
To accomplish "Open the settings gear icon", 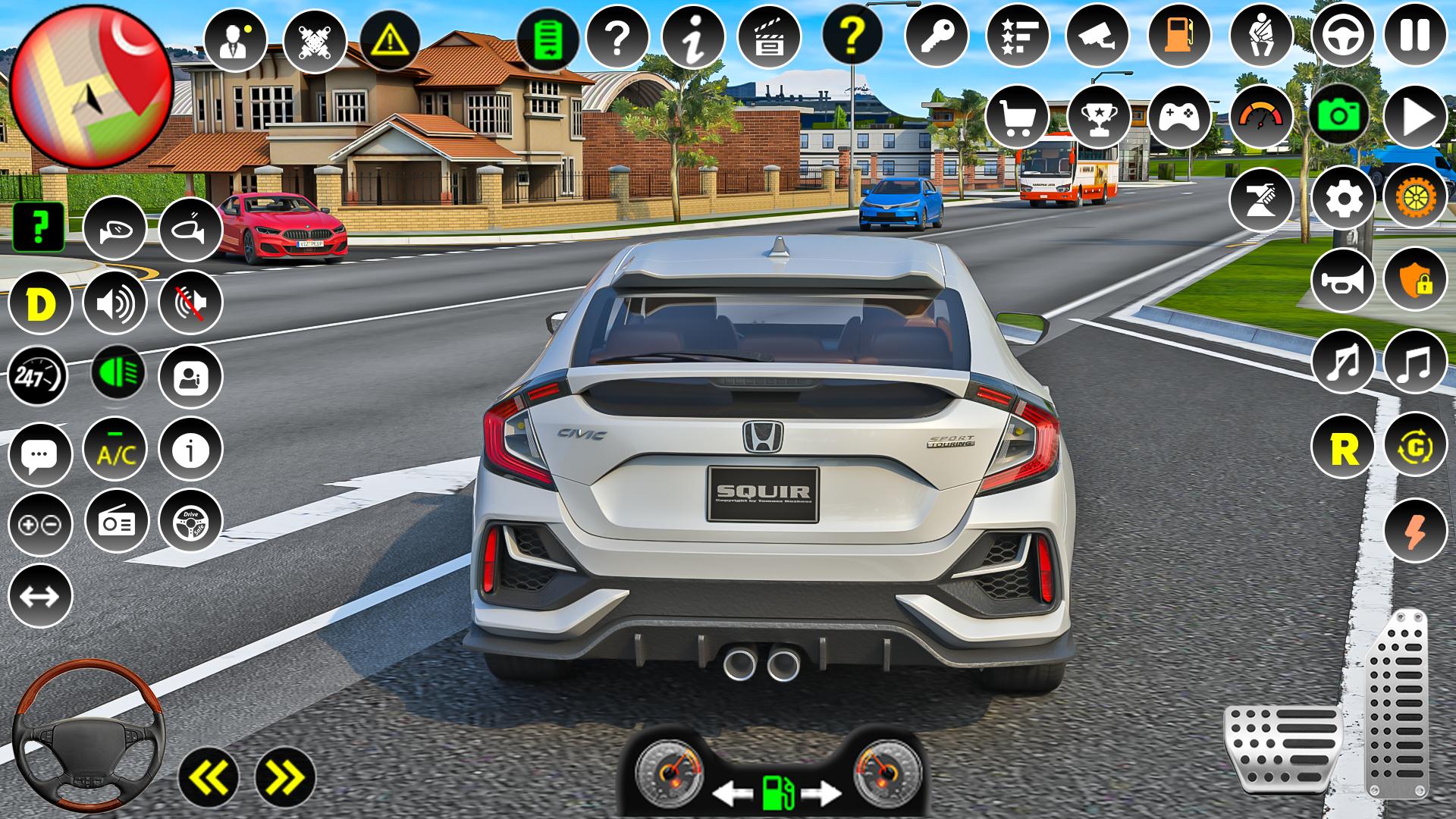I will (x=1342, y=198).
